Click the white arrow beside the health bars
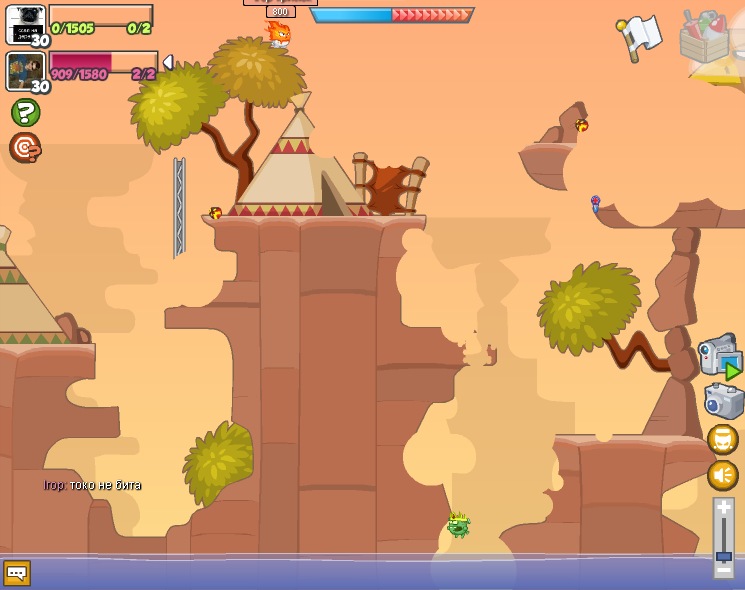The height and width of the screenshot is (590, 745). click(x=167, y=63)
